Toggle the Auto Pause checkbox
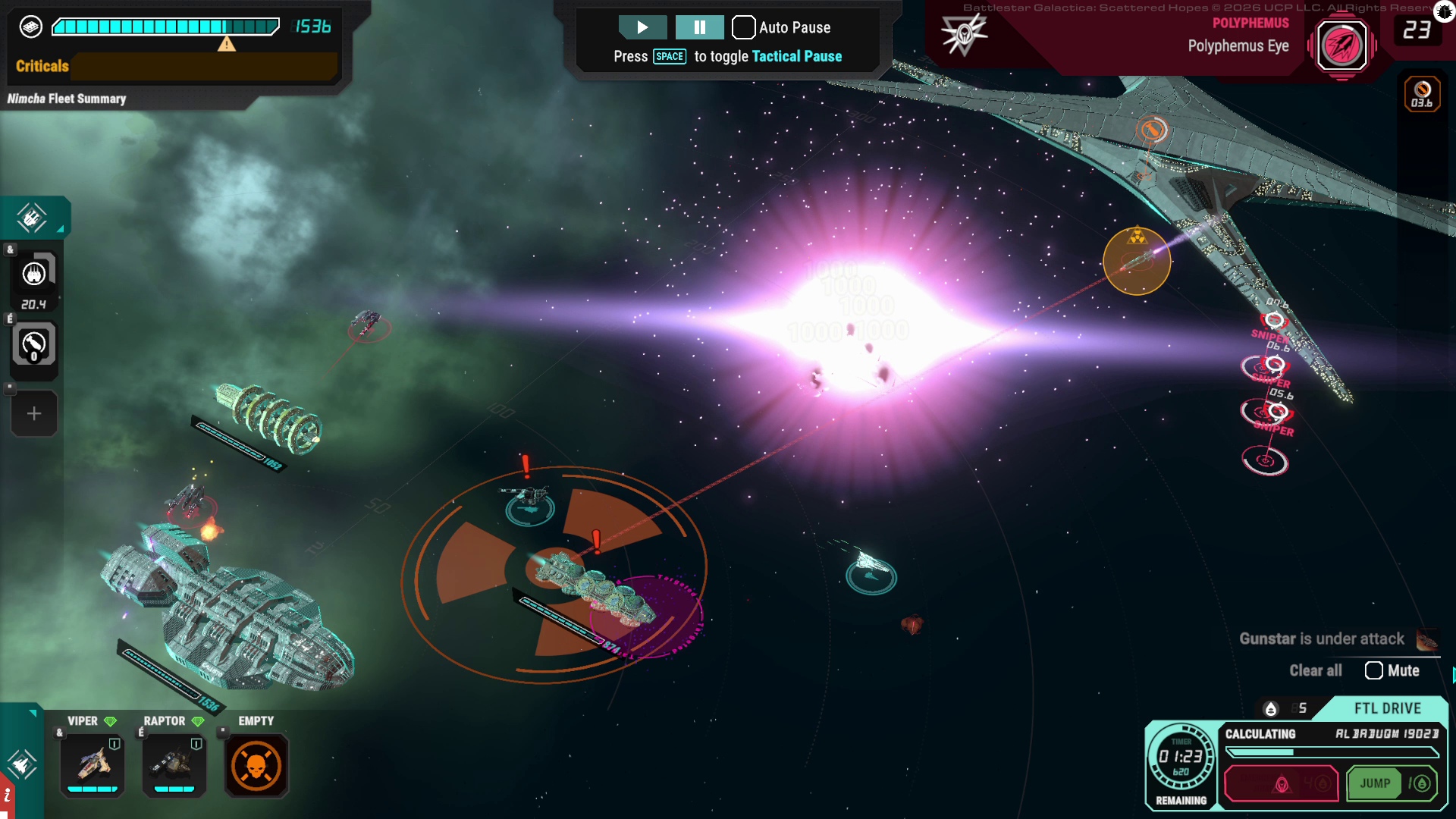 click(x=743, y=28)
